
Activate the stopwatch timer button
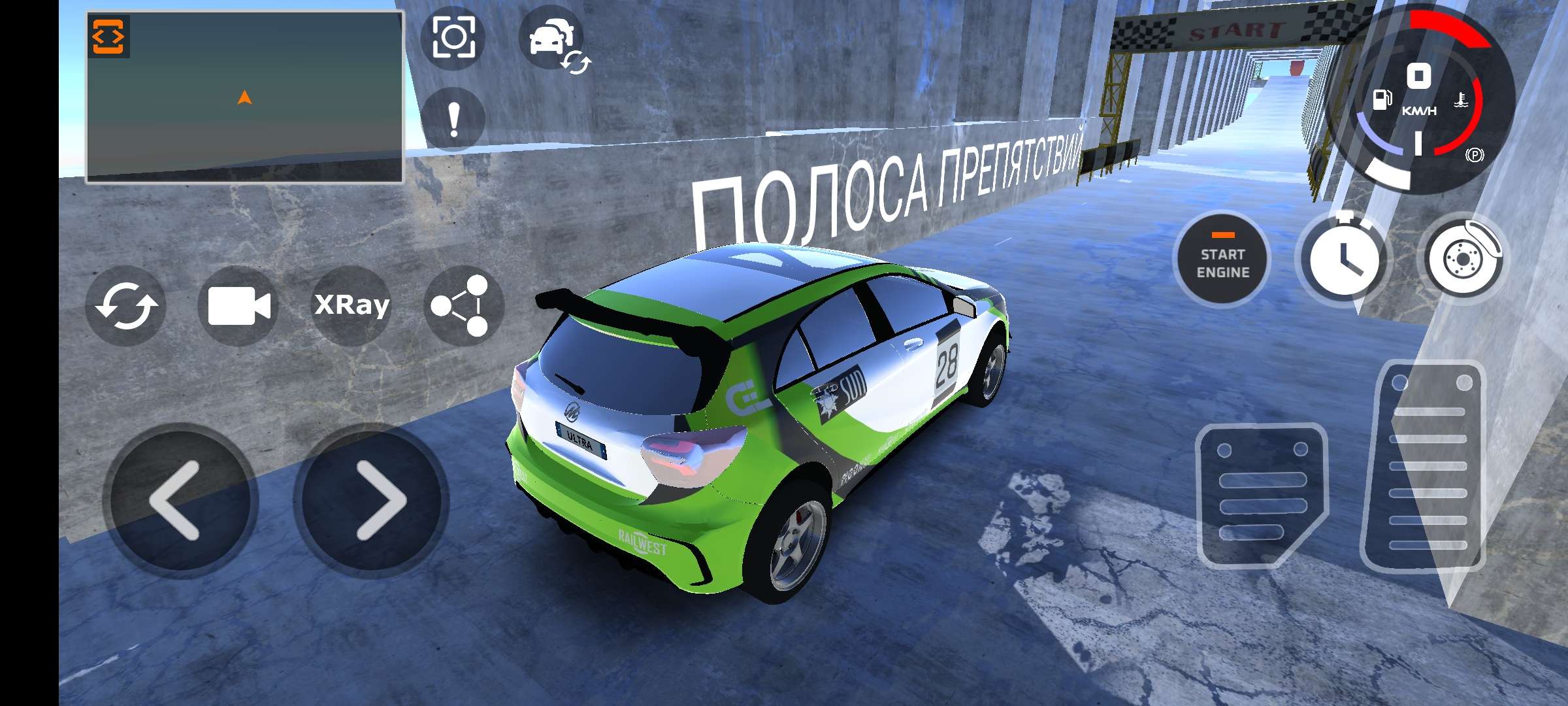tap(1344, 259)
